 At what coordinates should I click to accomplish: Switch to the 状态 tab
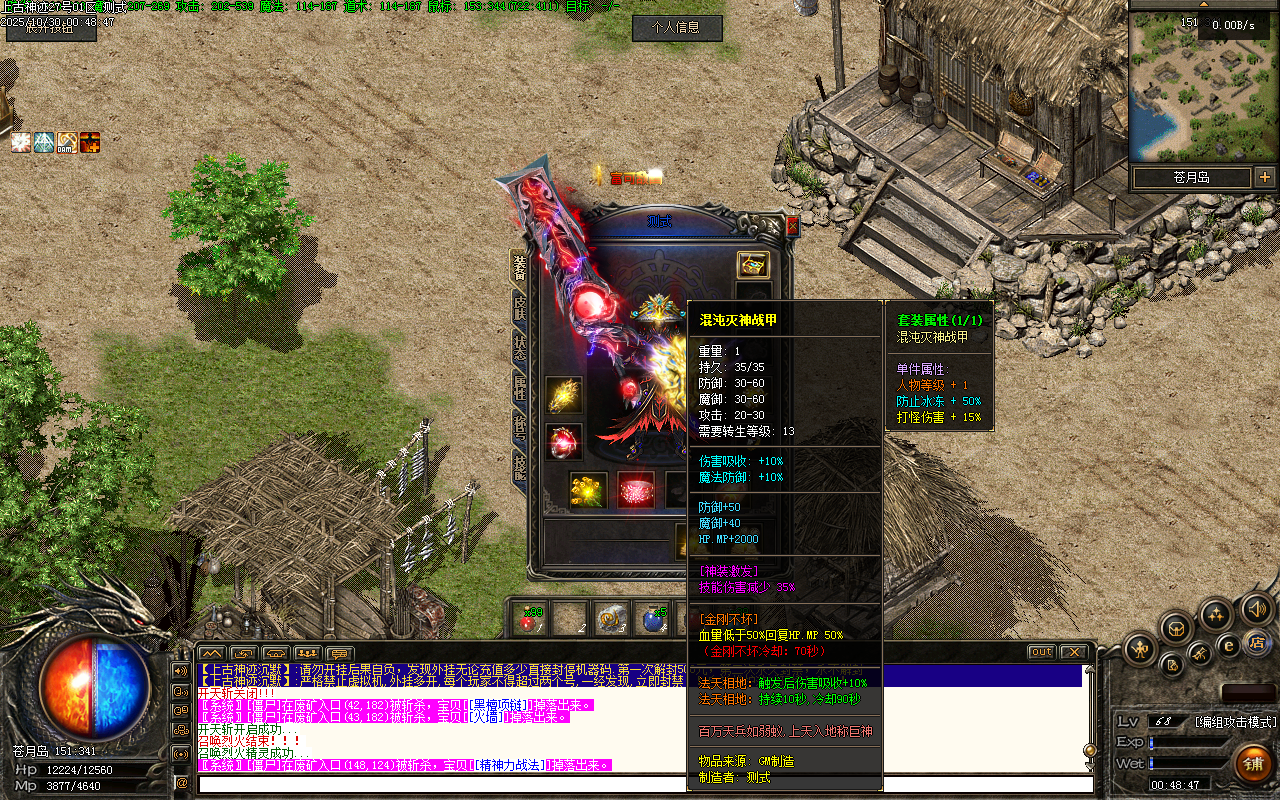[520, 347]
